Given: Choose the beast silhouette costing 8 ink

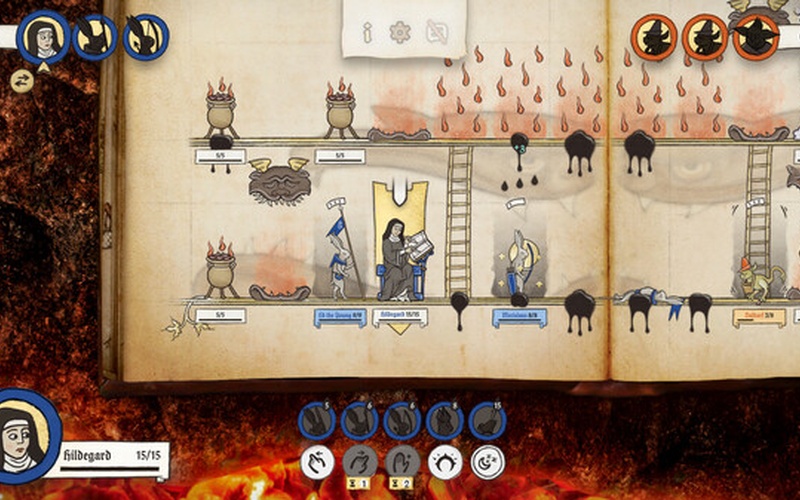Looking at the screenshot, I should [x=444, y=421].
